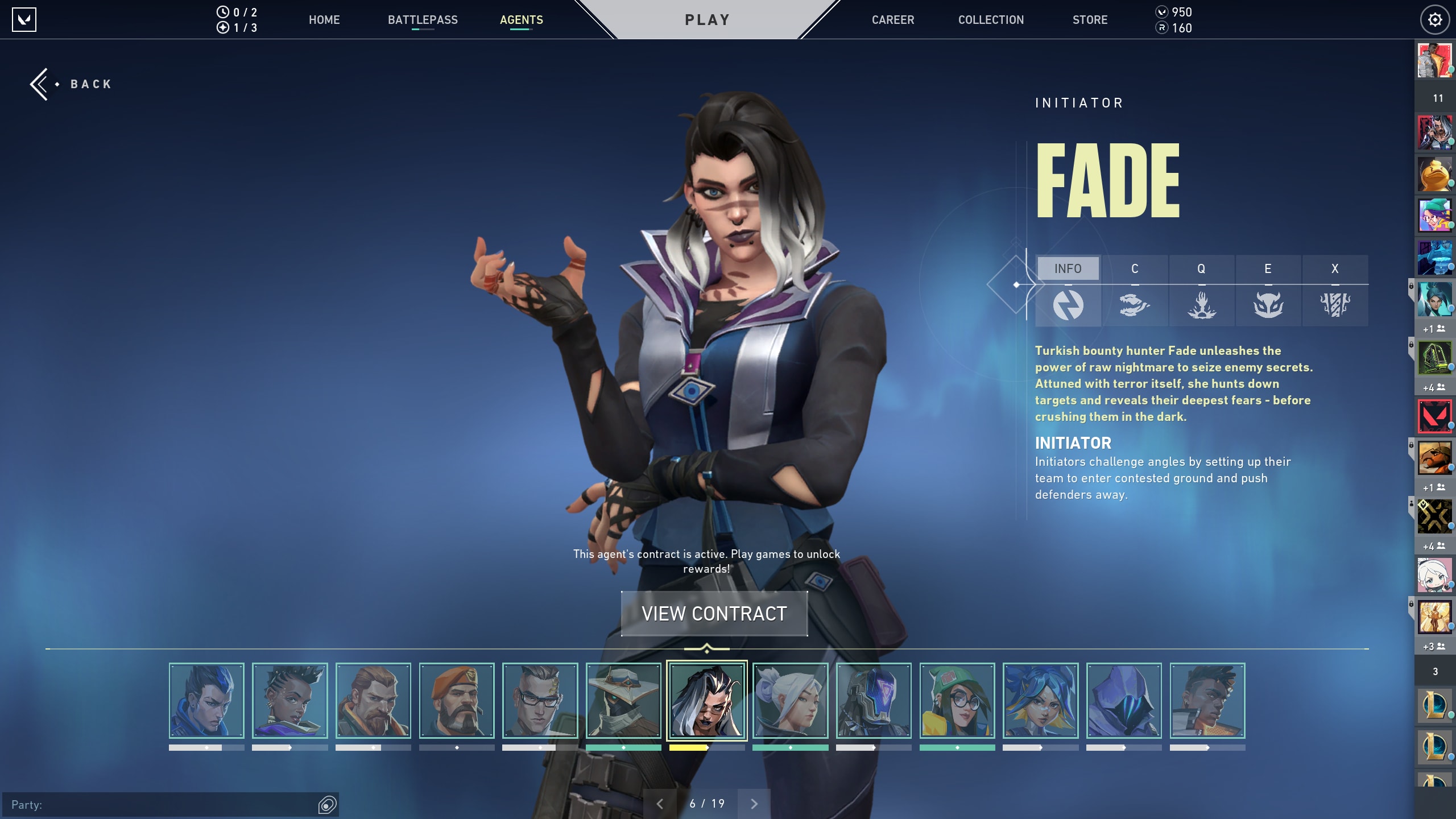Go to the COLLECTION page
This screenshot has width=1456, height=819.
point(991,20)
